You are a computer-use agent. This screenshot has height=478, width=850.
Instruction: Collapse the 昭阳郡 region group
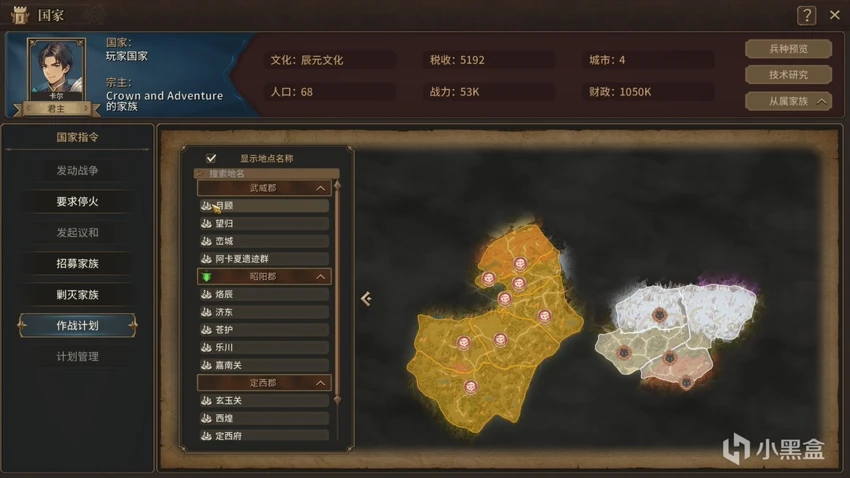[320, 277]
